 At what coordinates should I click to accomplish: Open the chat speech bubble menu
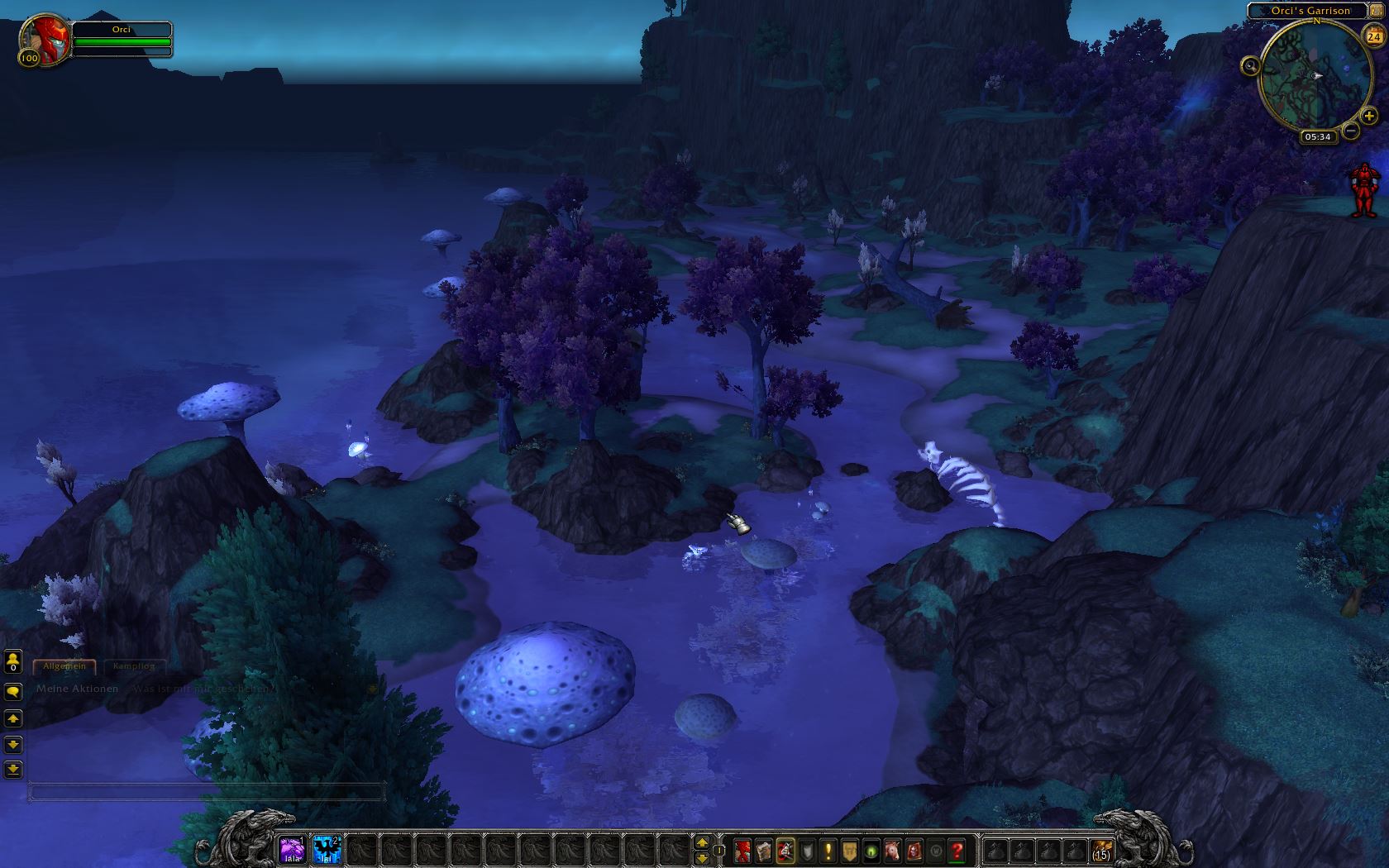pos(13,692)
